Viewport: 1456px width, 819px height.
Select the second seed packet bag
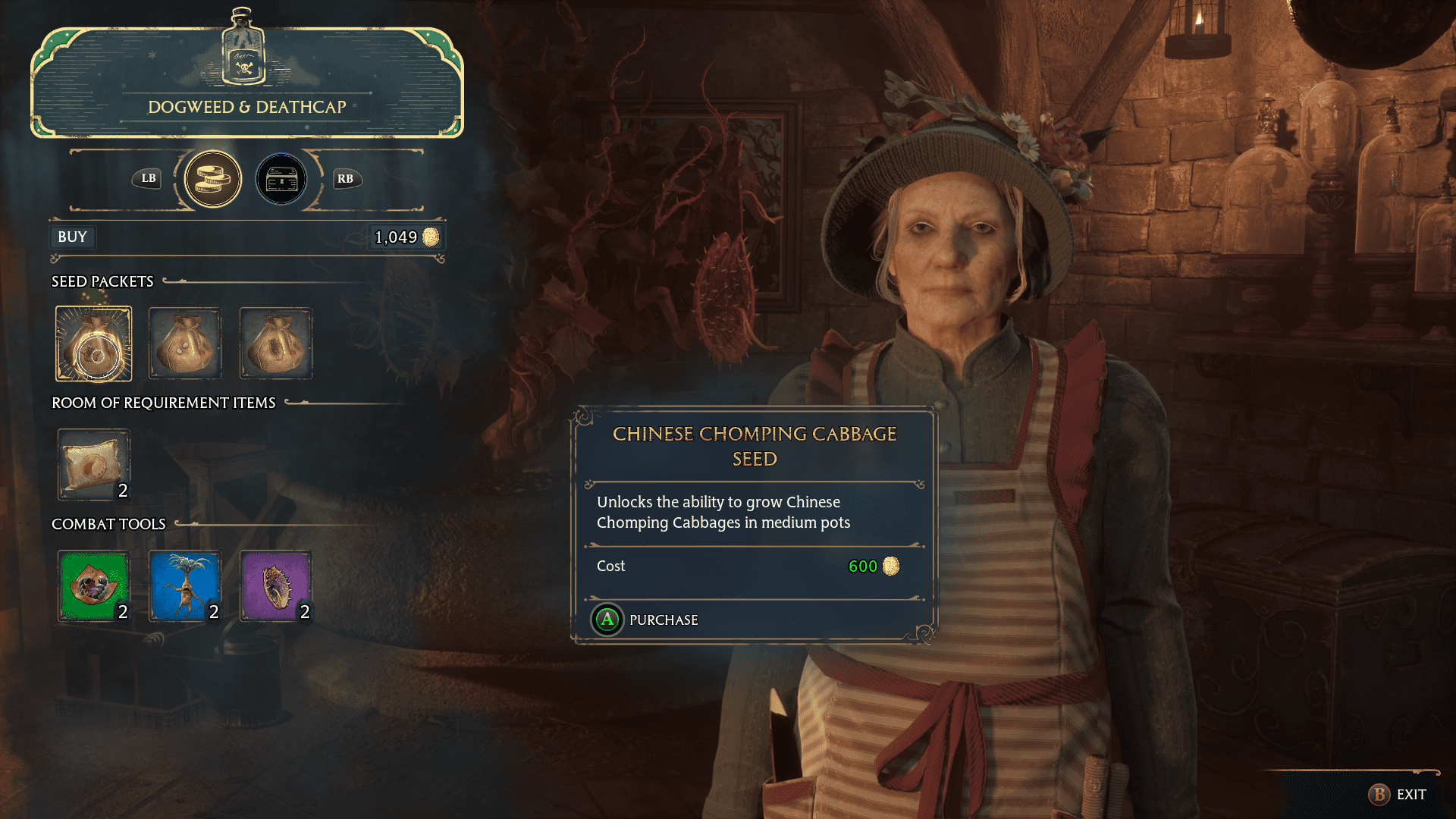[x=184, y=343]
